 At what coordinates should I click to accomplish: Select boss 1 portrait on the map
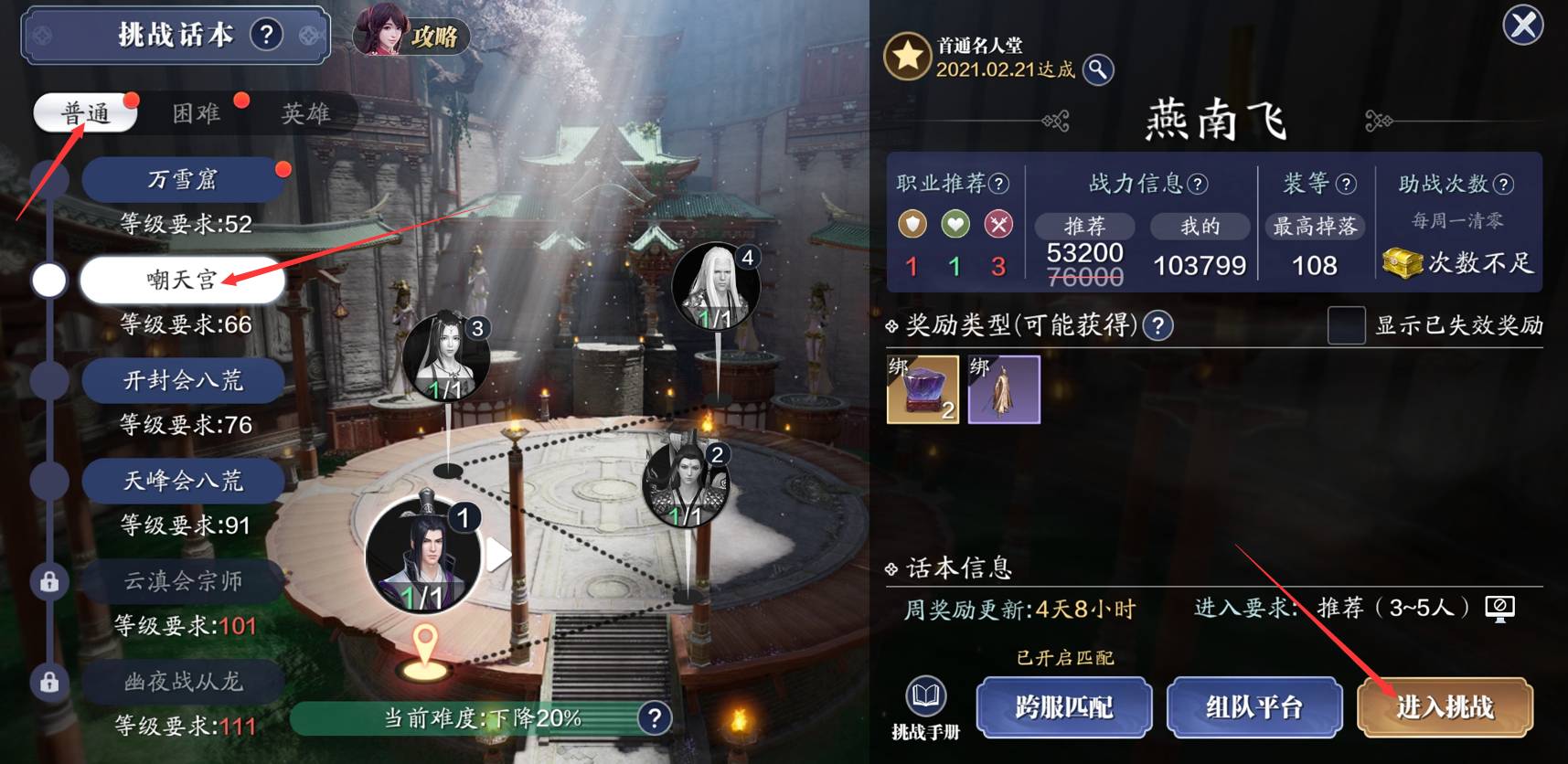423,555
